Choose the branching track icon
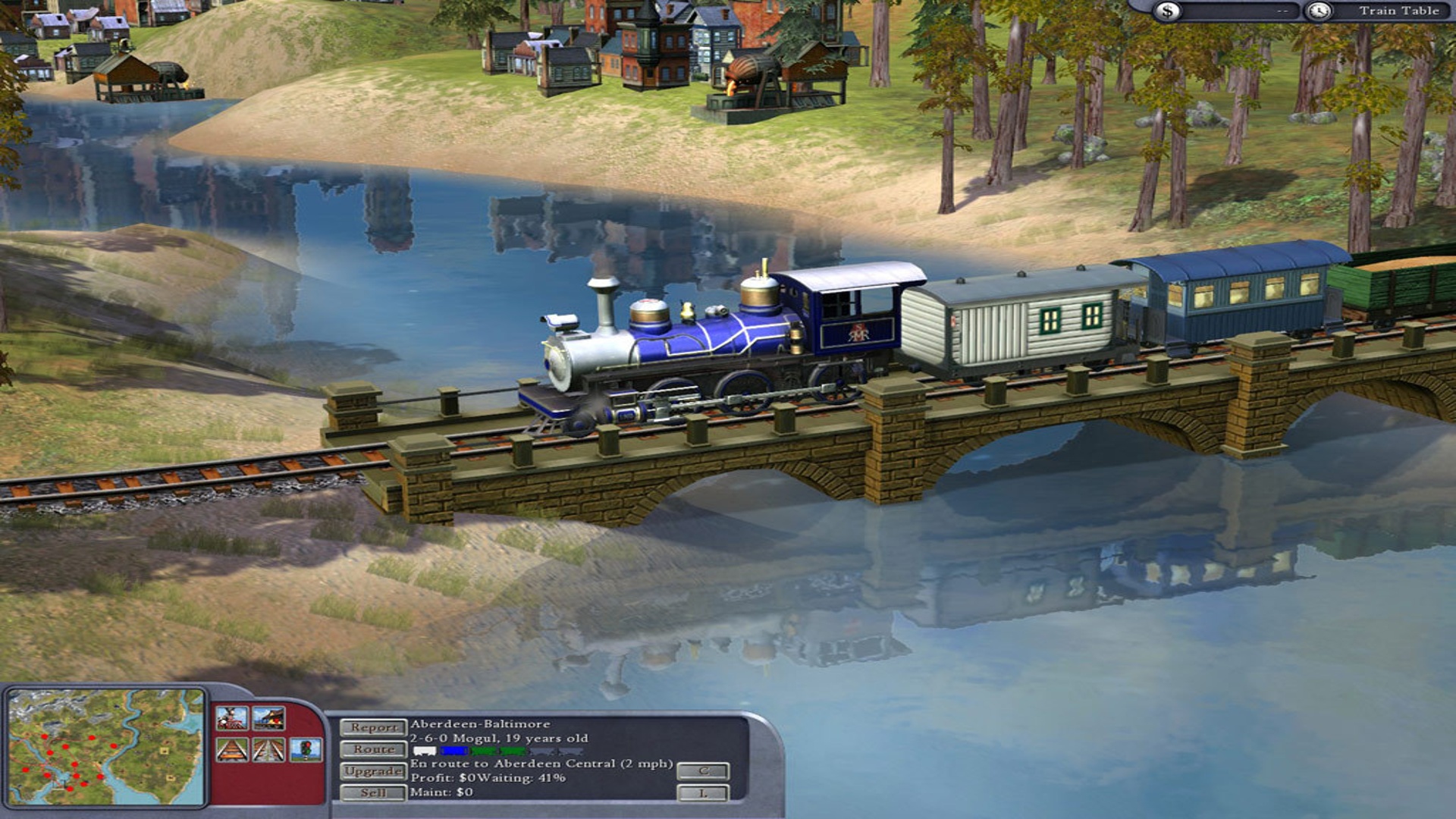 click(x=268, y=751)
